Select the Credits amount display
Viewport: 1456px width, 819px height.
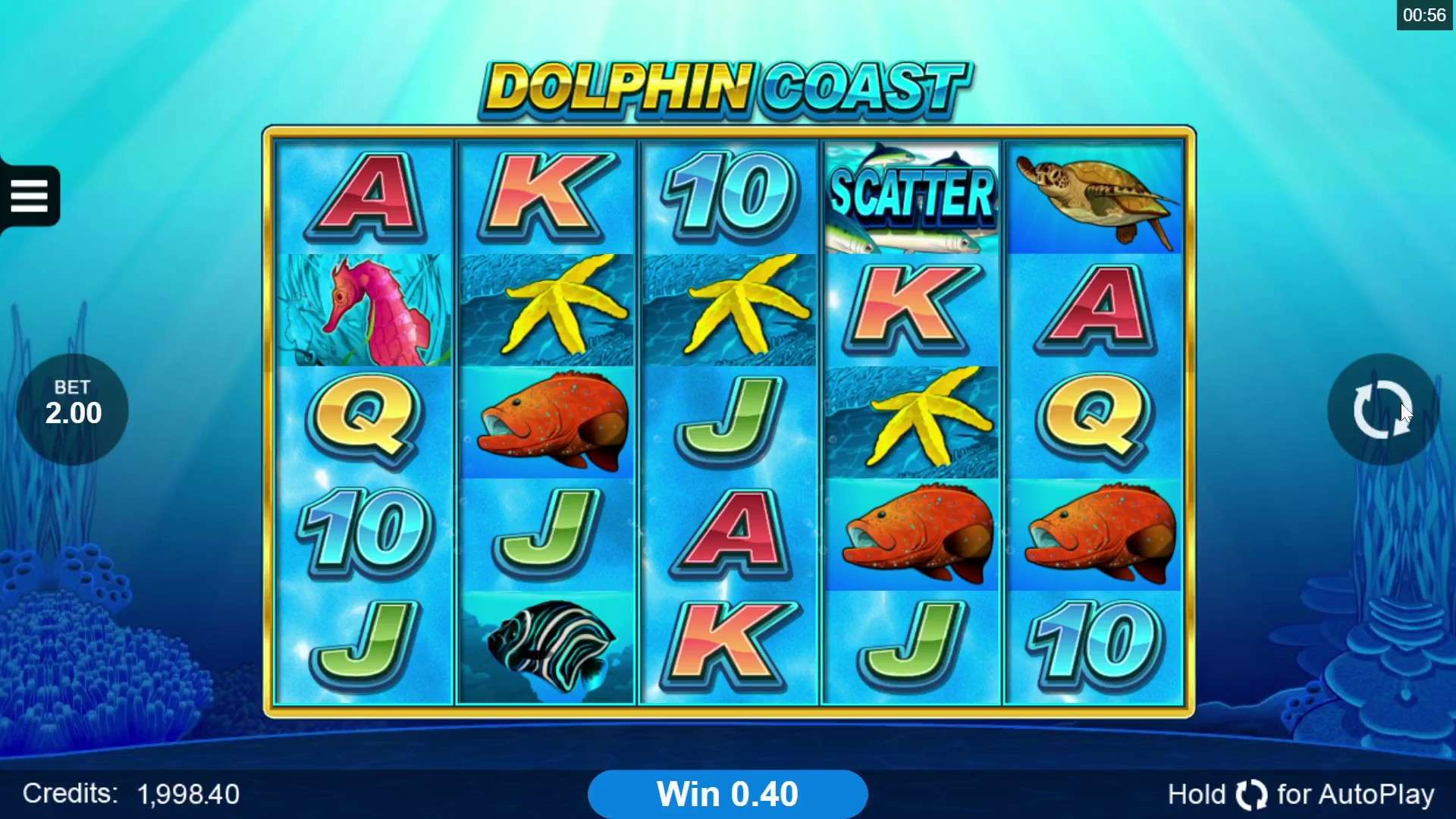point(129,793)
